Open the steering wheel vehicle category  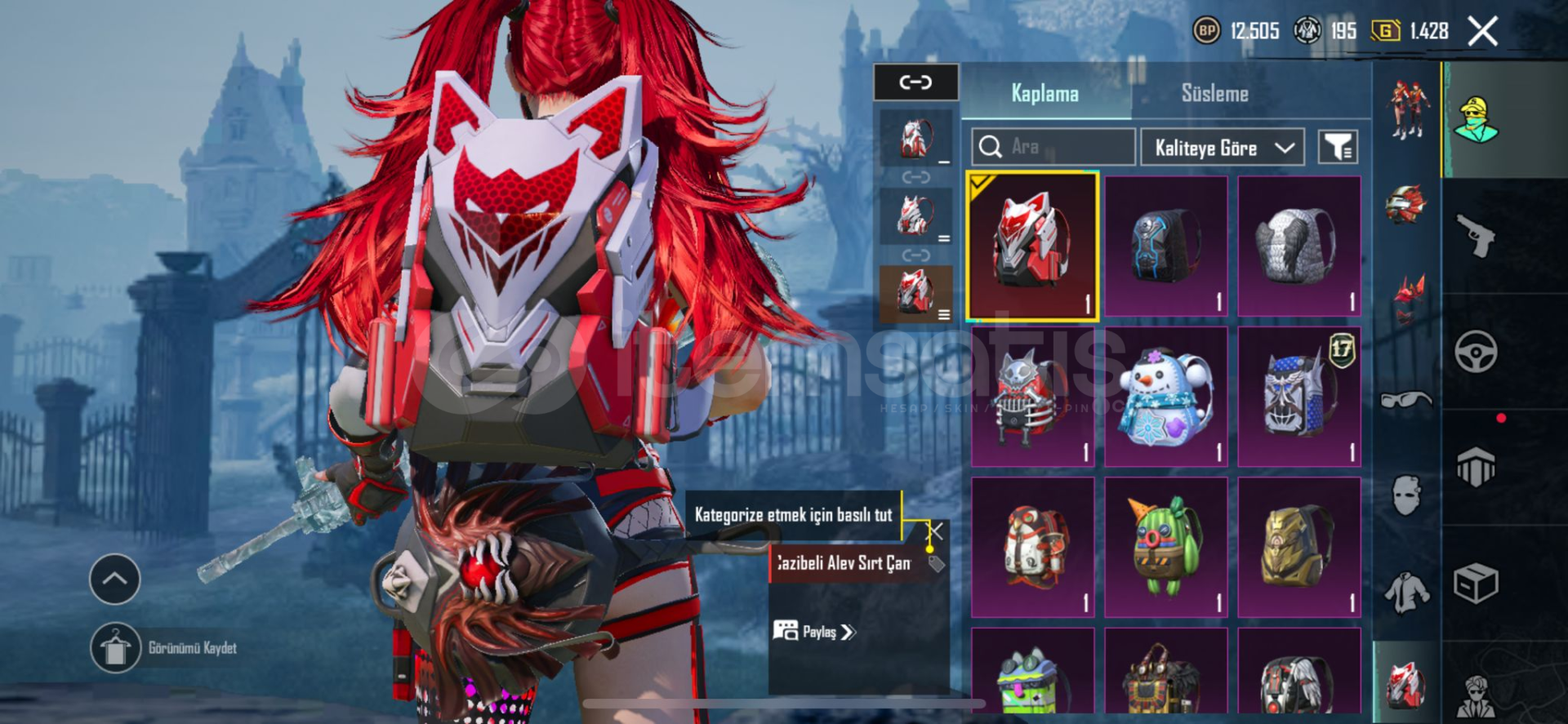coord(1475,353)
